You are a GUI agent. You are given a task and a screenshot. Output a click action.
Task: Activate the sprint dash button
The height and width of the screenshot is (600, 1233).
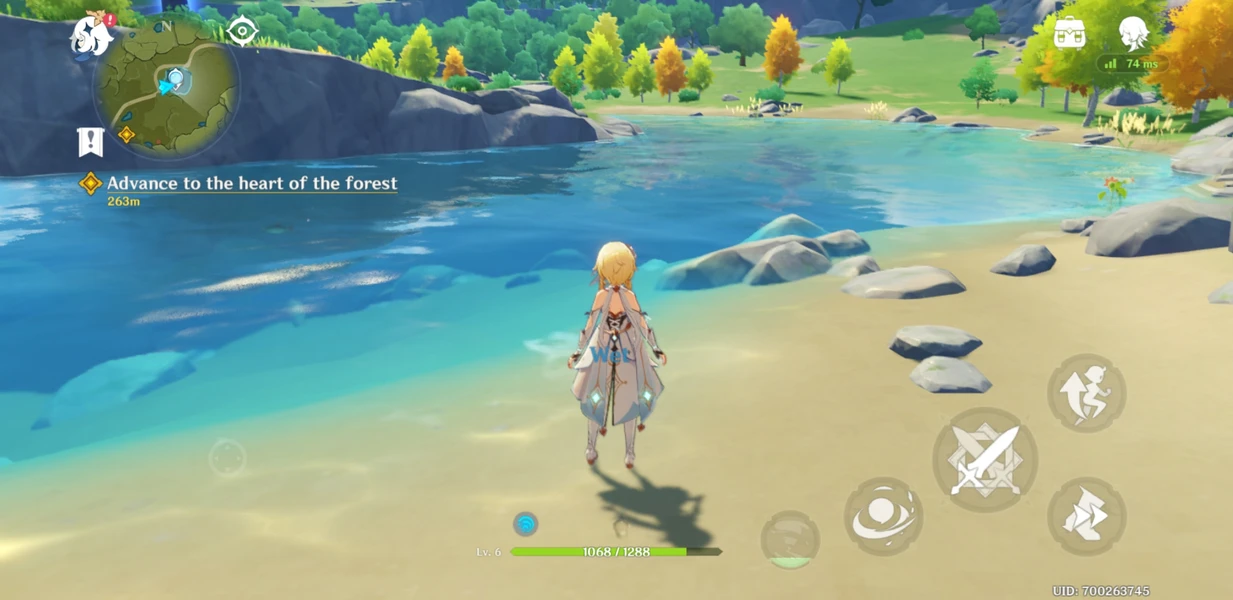(1087, 516)
